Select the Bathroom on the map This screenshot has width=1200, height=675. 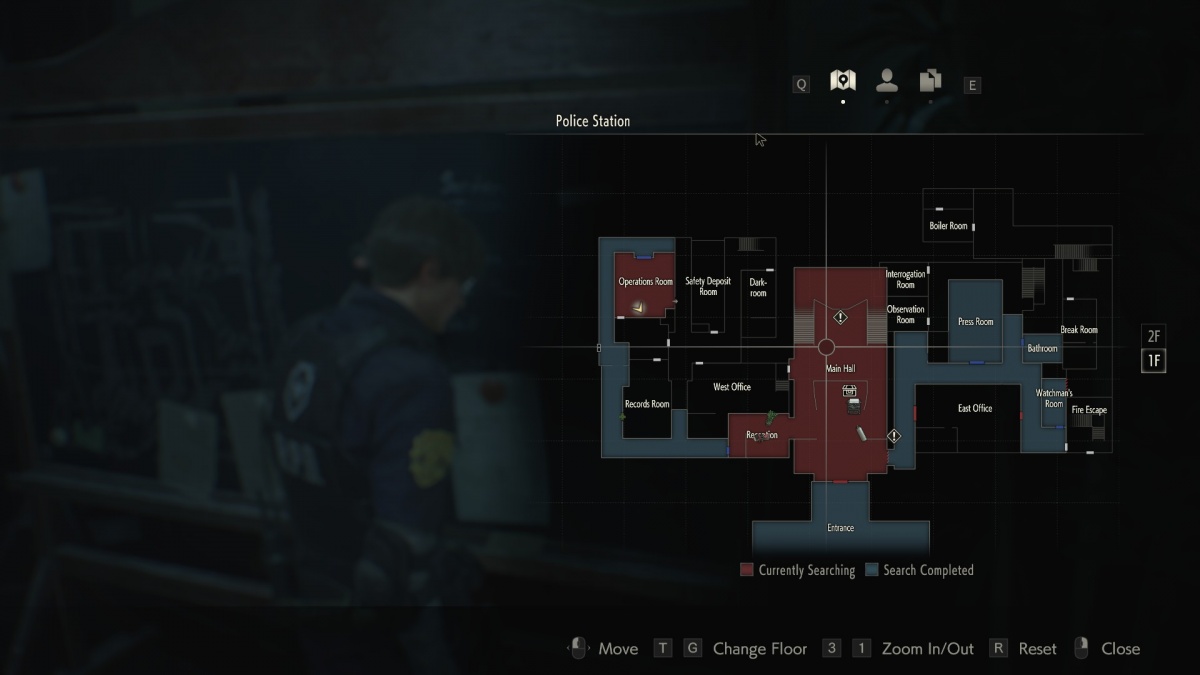1042,348
